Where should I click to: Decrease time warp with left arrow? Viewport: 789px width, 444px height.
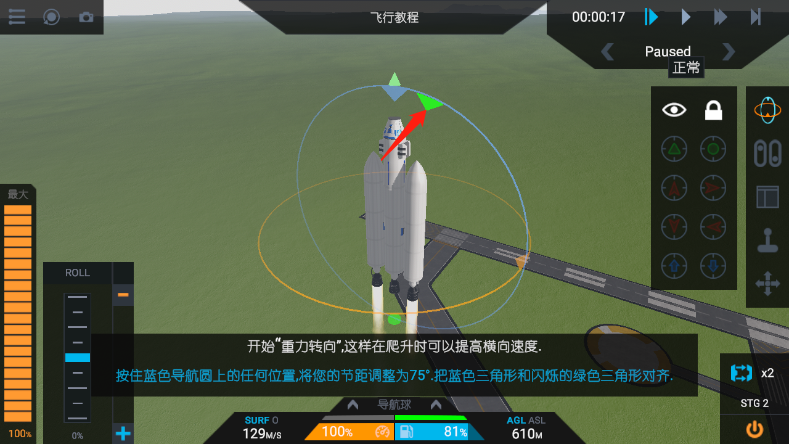(x=607, y=51)
